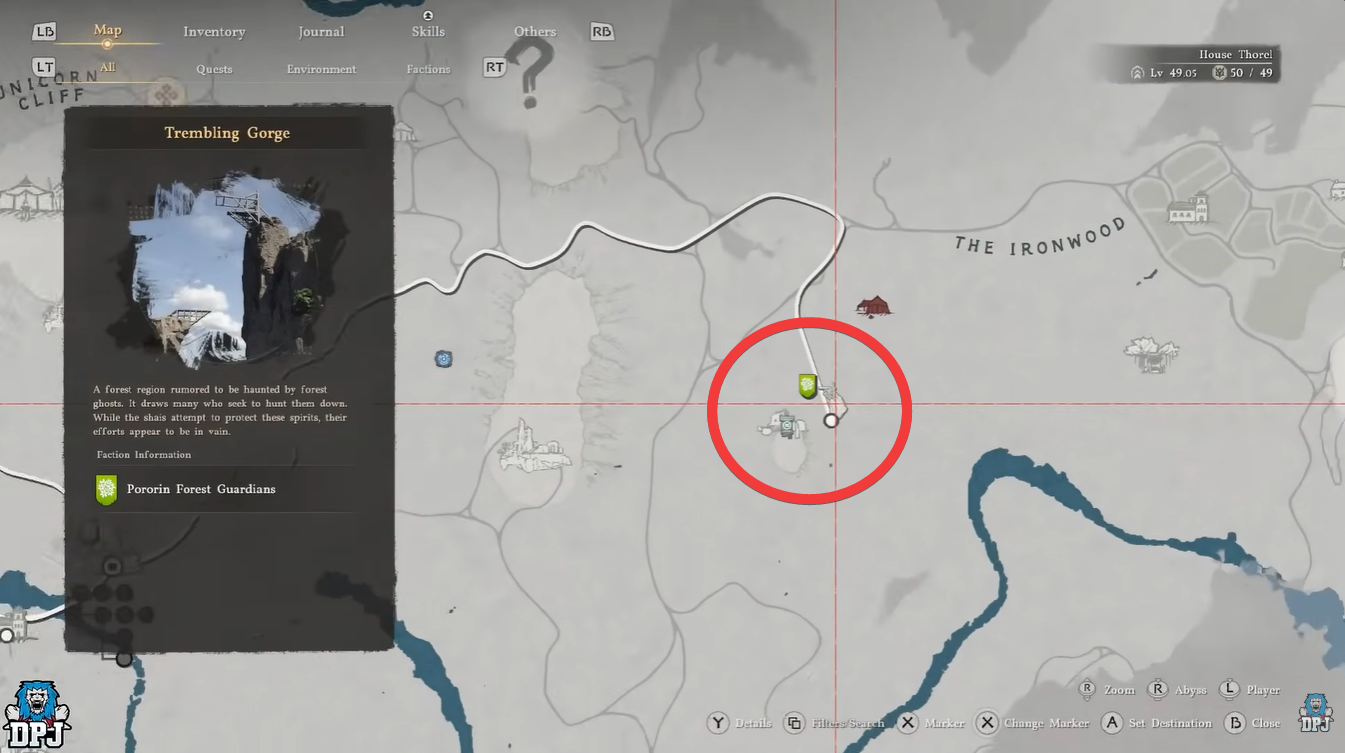The image size is (1345, 753).
Task: Click the white circle marker inside the red circle
Action: 831,420
